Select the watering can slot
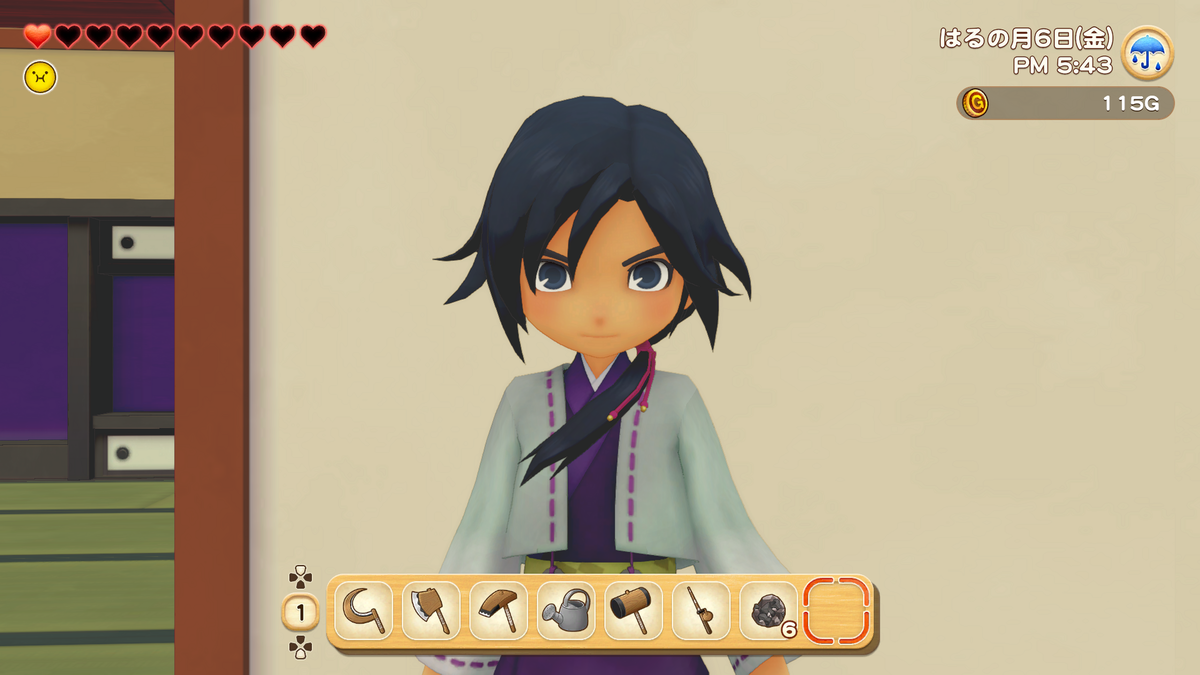The image size is (1200, 675). pyautogui.click(x=566, y=611)
